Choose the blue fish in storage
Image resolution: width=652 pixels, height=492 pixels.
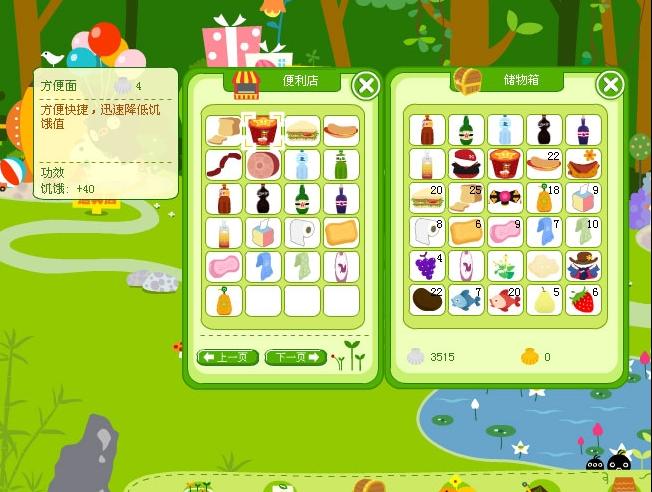pos(466,300)
